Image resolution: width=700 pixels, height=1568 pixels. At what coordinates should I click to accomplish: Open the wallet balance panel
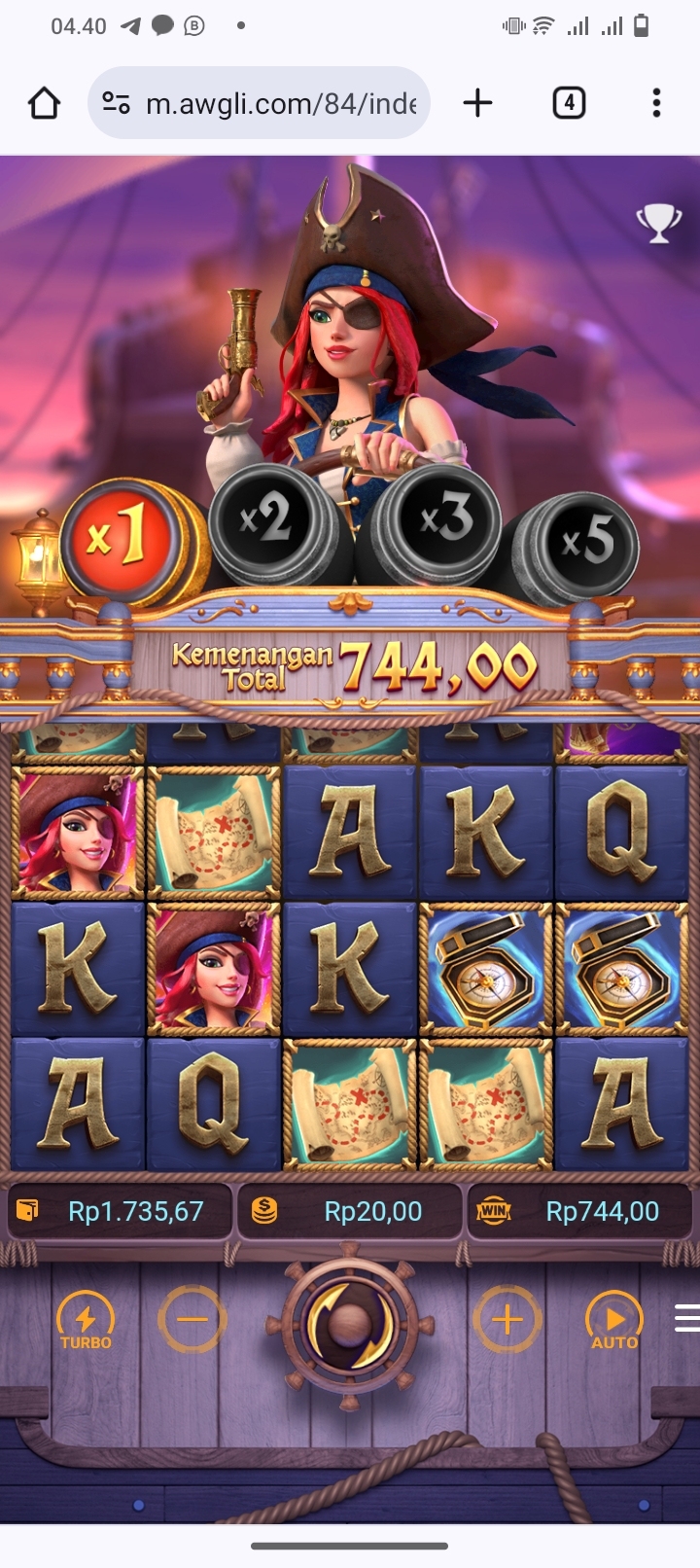(x=120, y=1211)
